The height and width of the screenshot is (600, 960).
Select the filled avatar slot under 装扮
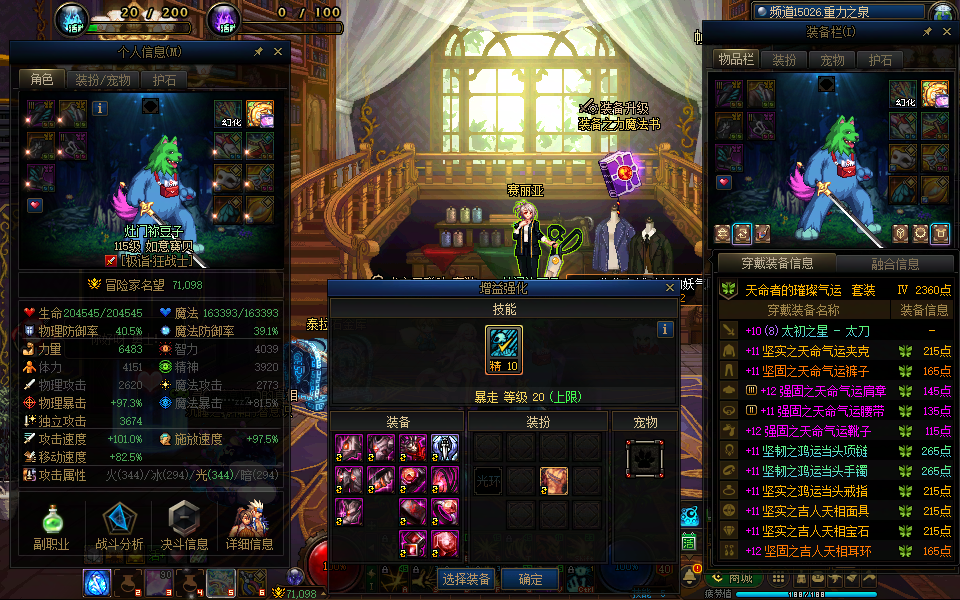coord(555,480)
